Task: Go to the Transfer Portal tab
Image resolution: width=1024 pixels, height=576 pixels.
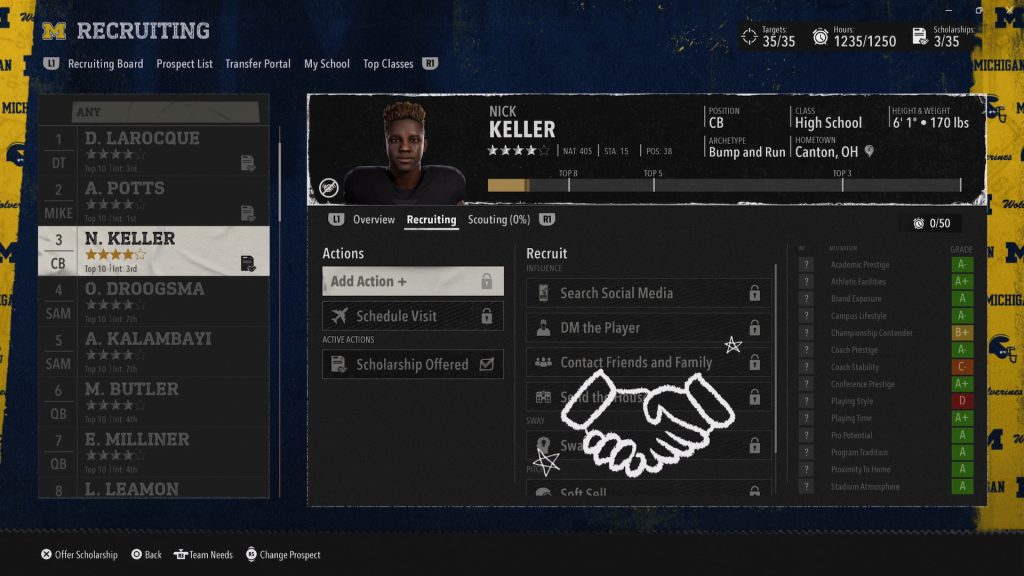Action: (258, 64)
